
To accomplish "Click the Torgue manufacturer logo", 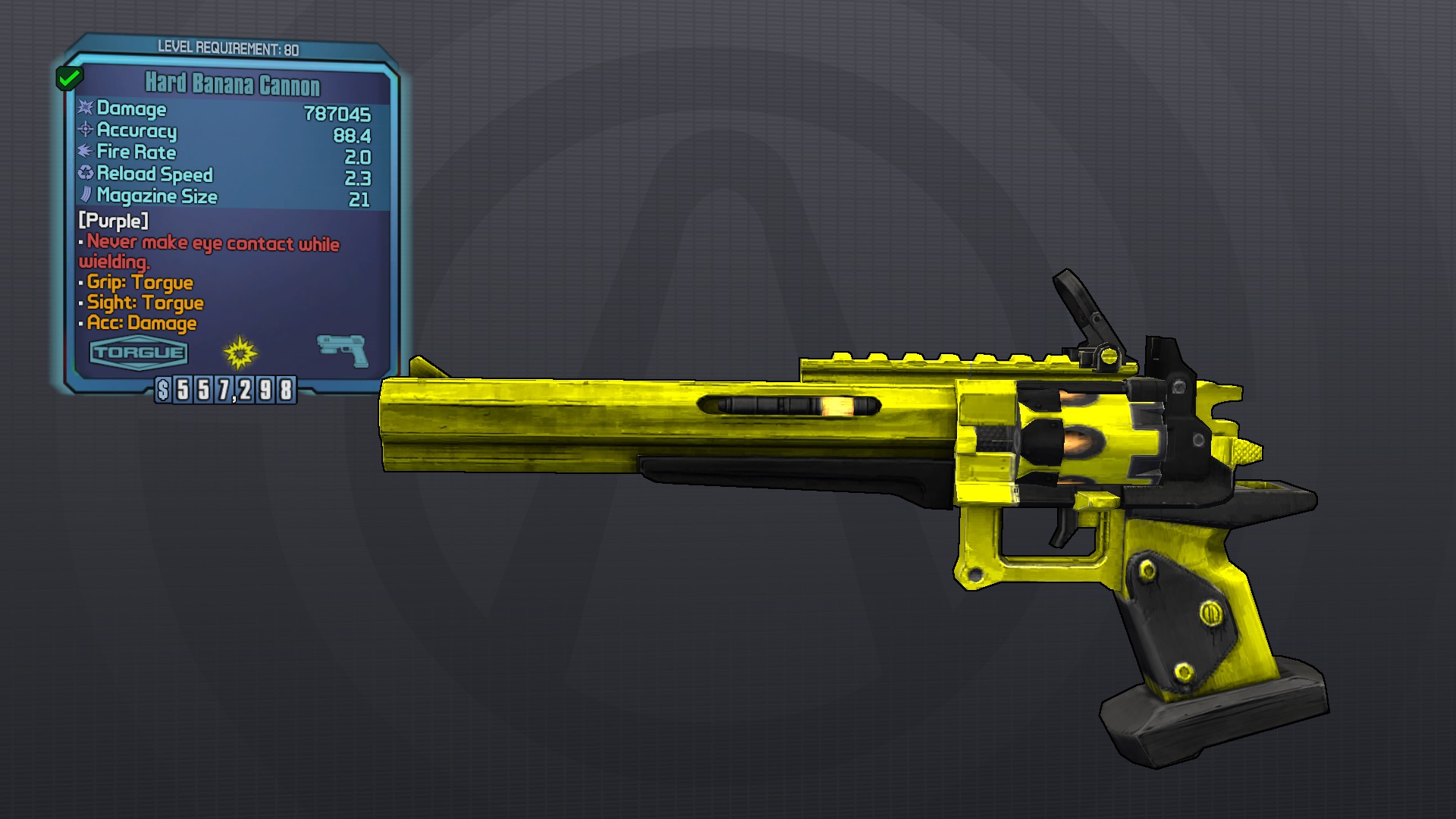I will 138,353.
